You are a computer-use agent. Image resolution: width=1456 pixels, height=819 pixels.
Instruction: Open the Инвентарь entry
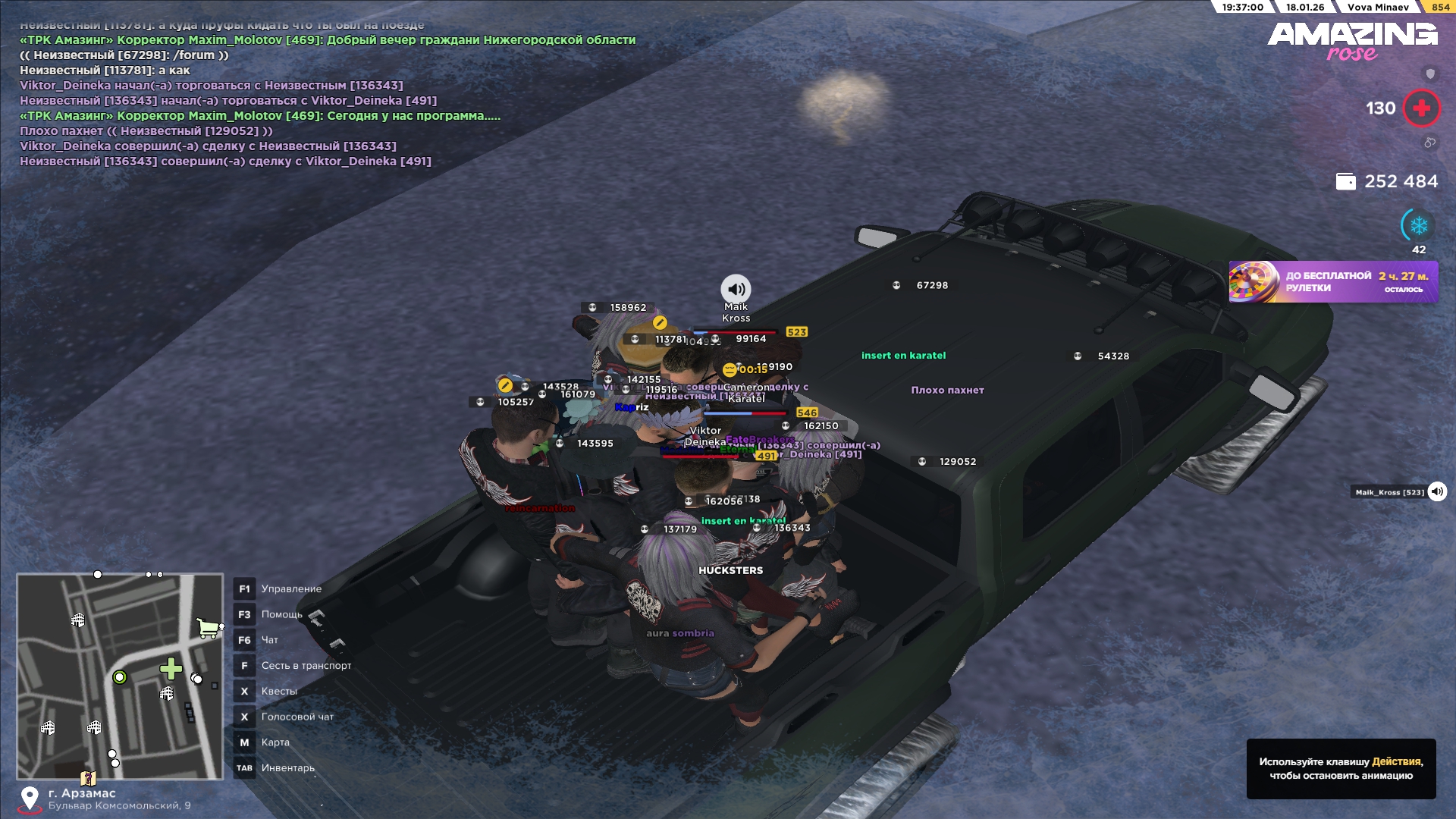coord(287,768)
